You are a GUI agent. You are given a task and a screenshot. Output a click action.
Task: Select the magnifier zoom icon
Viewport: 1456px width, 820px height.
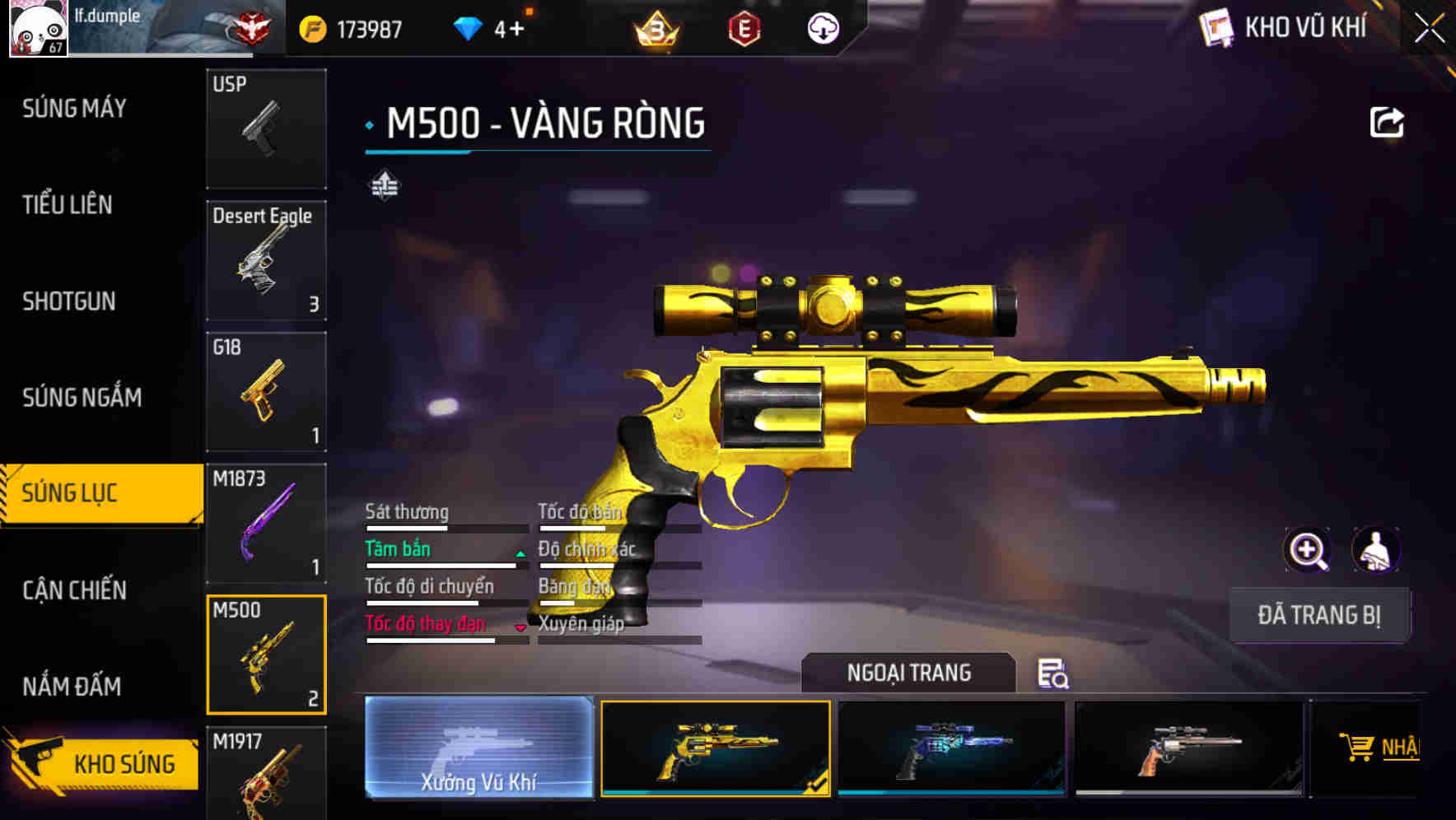tap(1308, 550)
